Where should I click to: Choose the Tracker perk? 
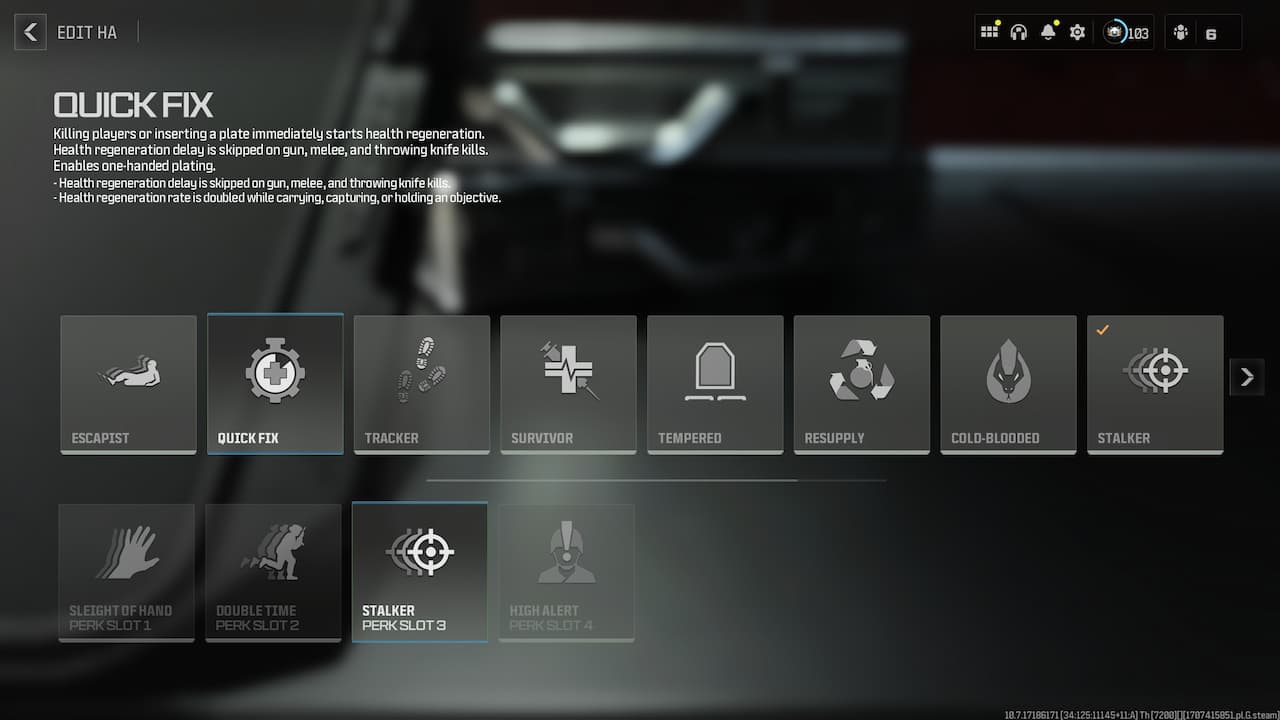[x=421, y=383]
